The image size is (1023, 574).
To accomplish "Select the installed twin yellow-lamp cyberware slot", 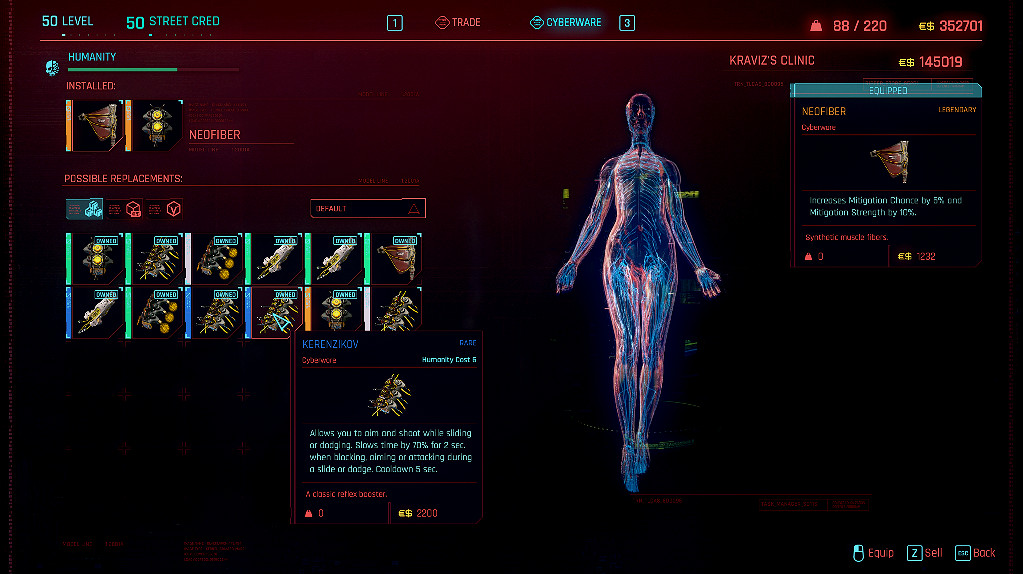I will (x=156, y=126).
